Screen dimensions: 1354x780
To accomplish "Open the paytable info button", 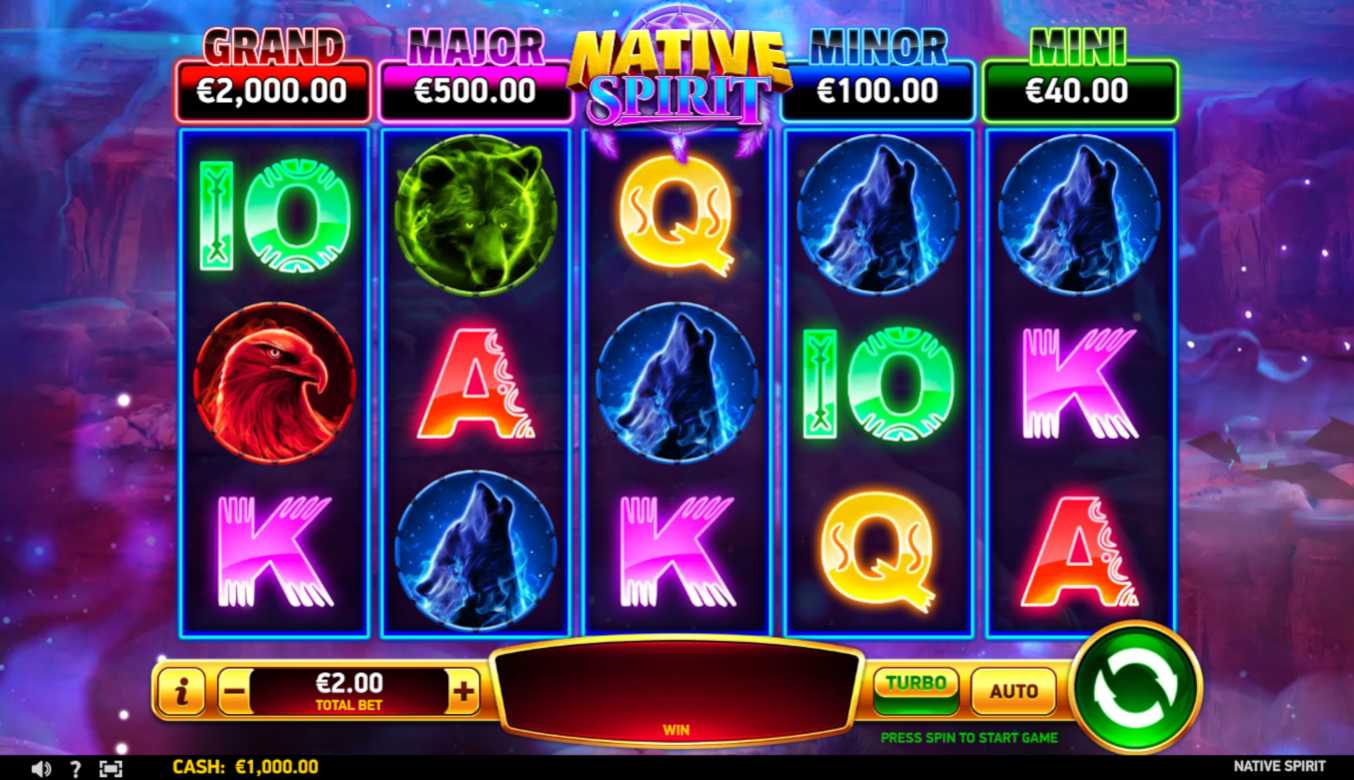I will coord(181,691).
